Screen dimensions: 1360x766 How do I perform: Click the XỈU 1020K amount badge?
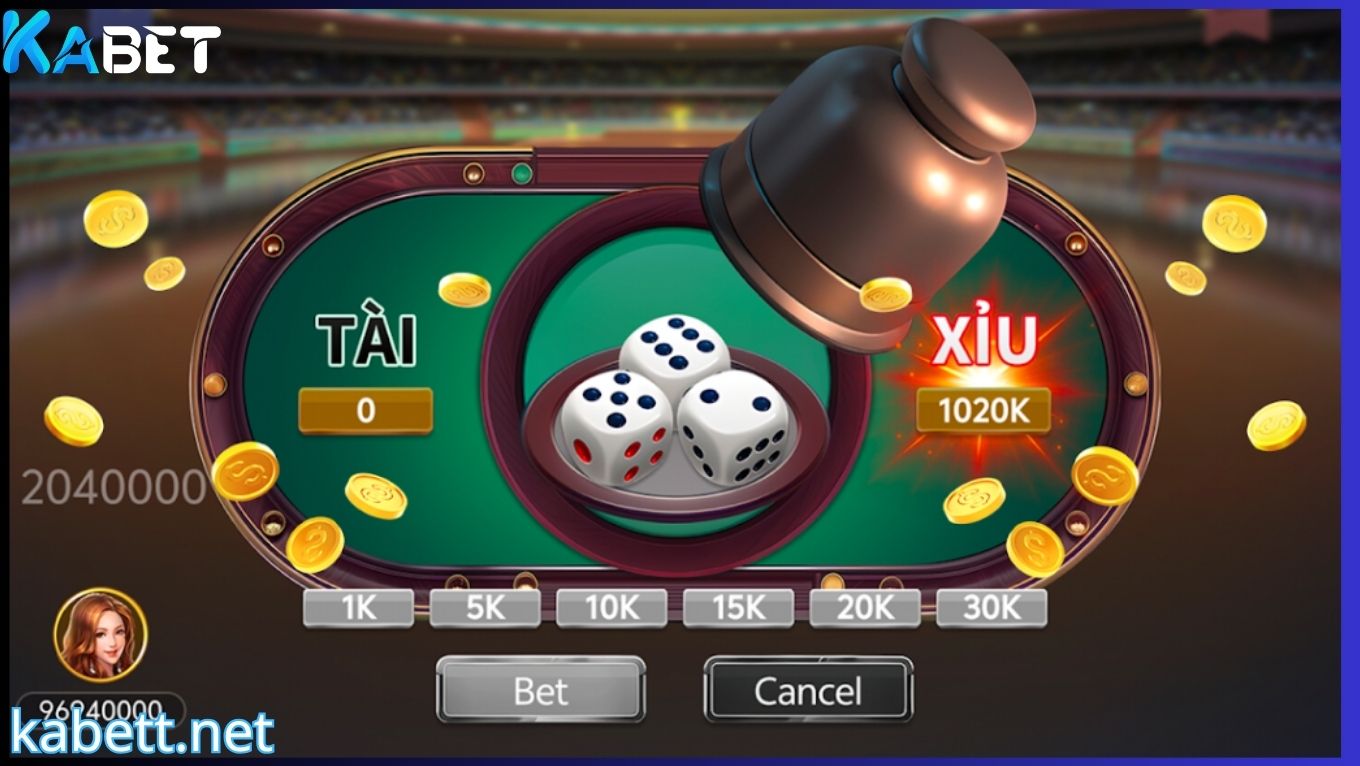click(983, 408)
